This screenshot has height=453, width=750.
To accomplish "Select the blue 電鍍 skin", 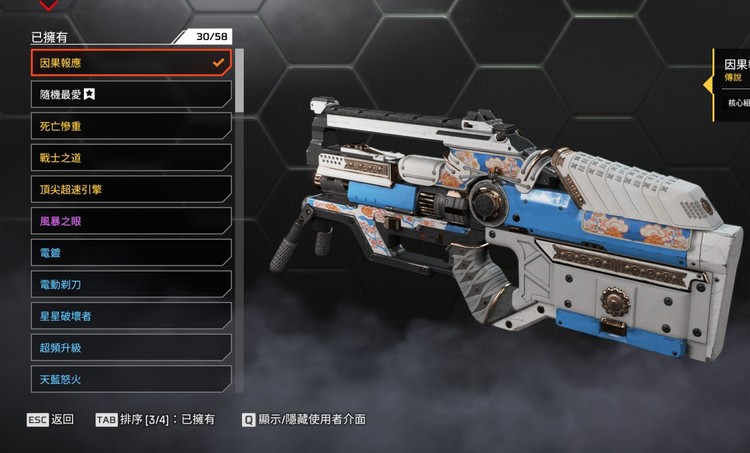I will click(x=131, y=253).
